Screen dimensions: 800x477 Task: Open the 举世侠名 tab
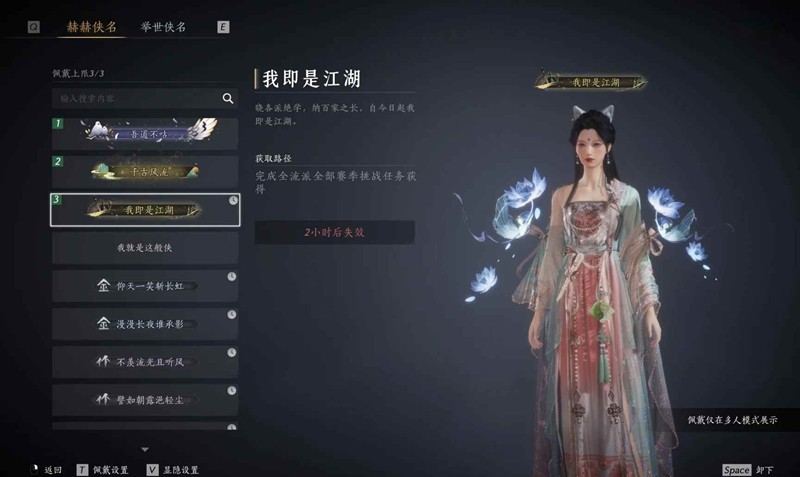point(162,27)
